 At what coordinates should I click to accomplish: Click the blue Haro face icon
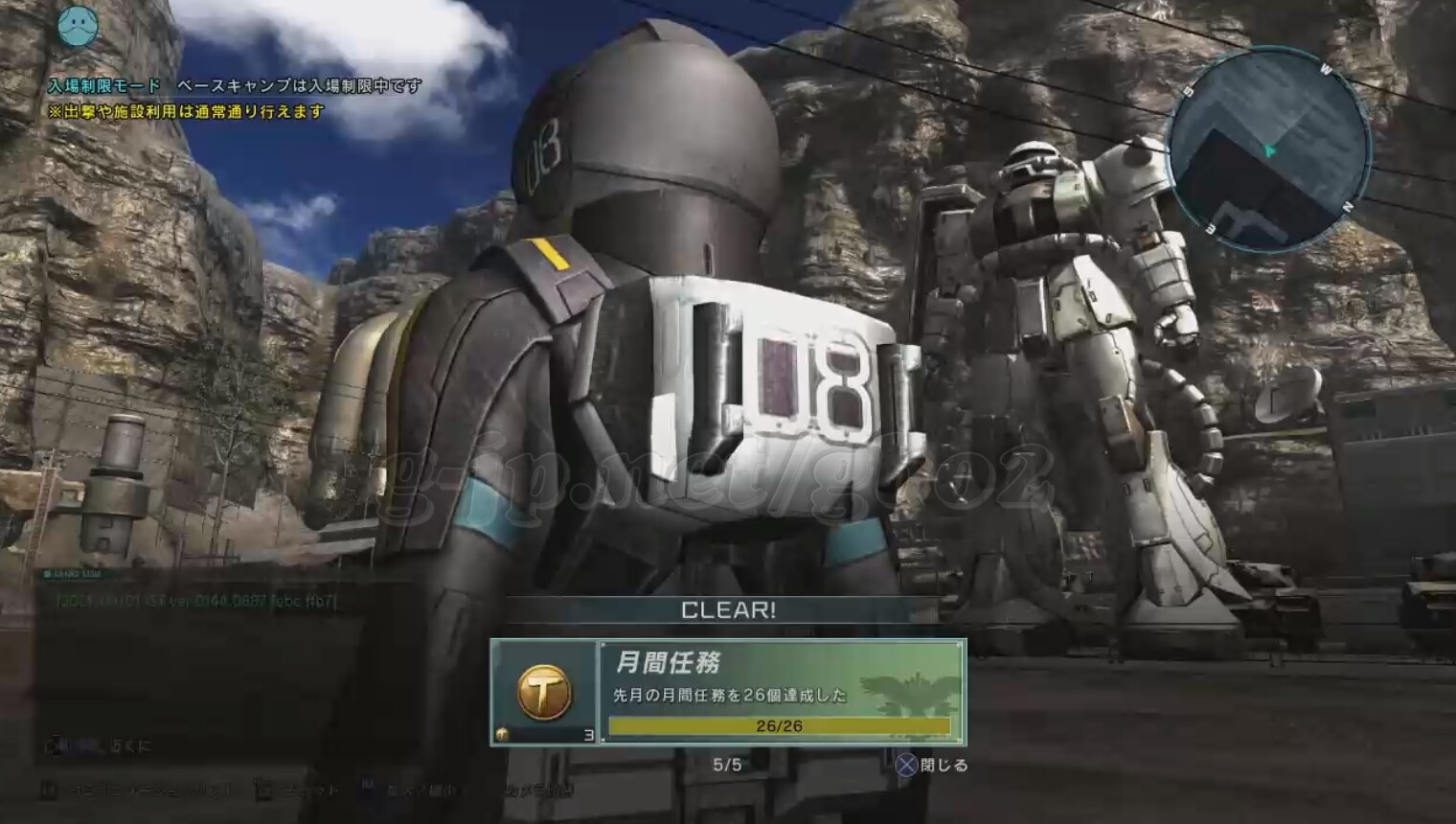point(78,27)
